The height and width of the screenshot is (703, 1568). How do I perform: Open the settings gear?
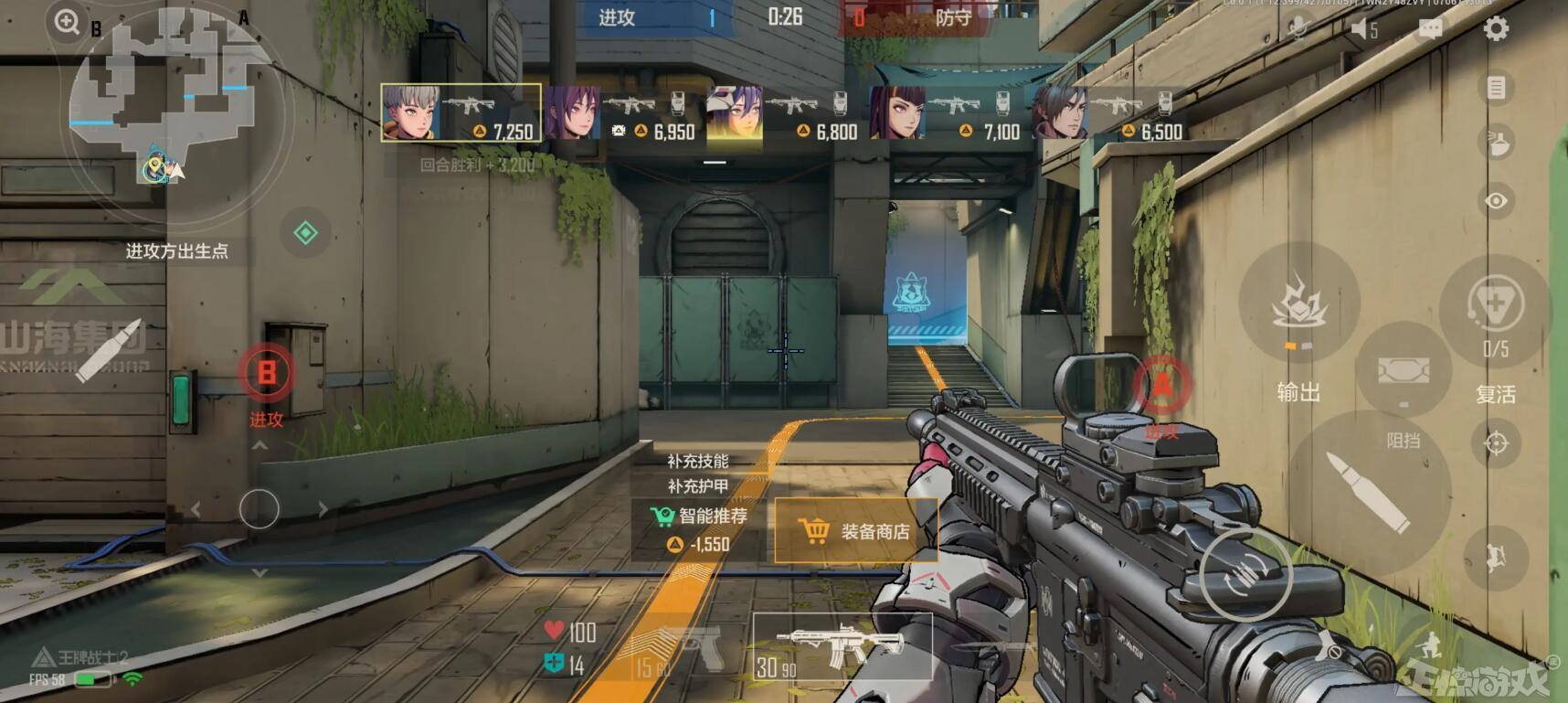point(1495,29)
